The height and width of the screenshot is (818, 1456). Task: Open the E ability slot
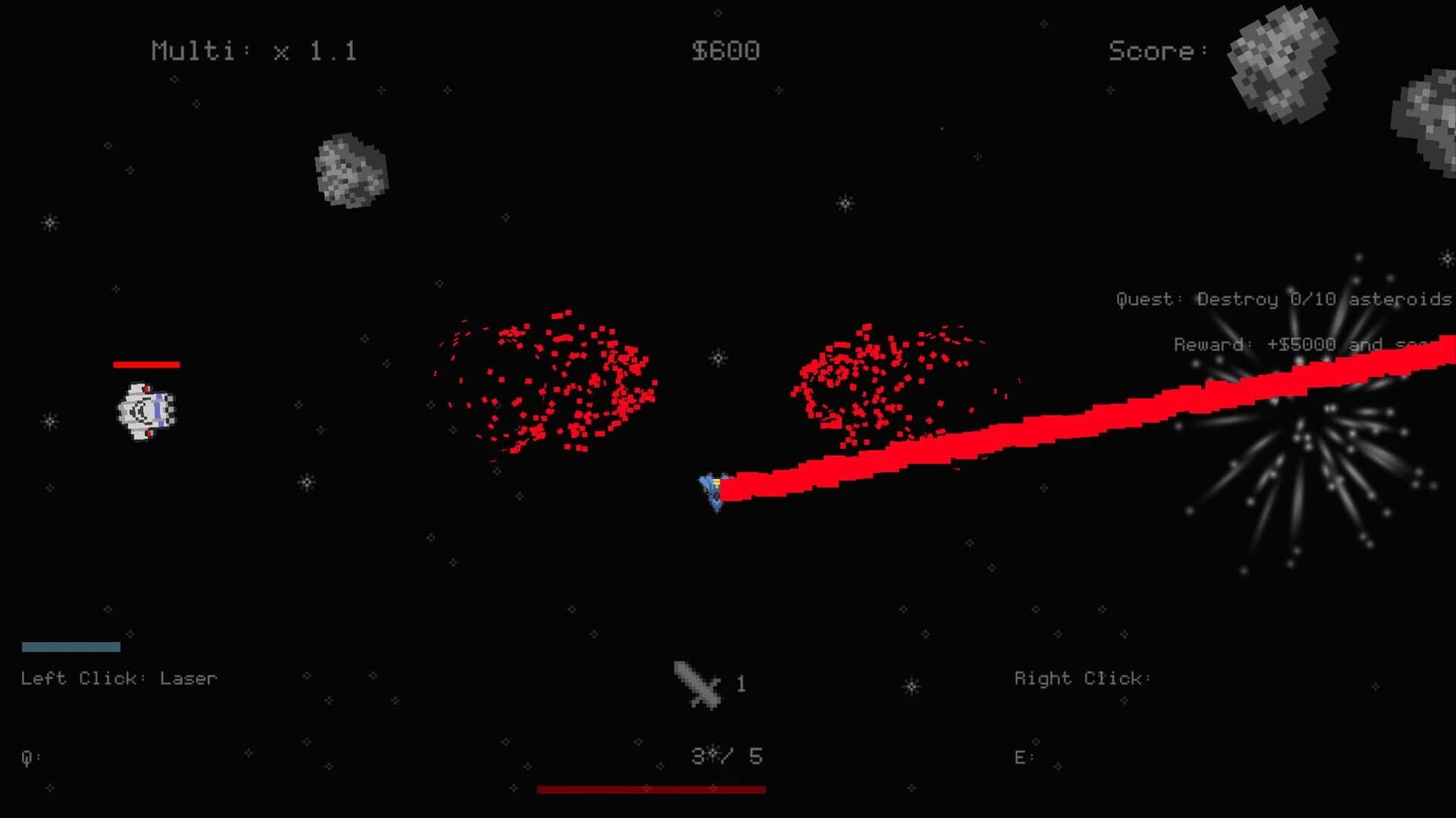pyautogui.click(x=1022, y=756)
